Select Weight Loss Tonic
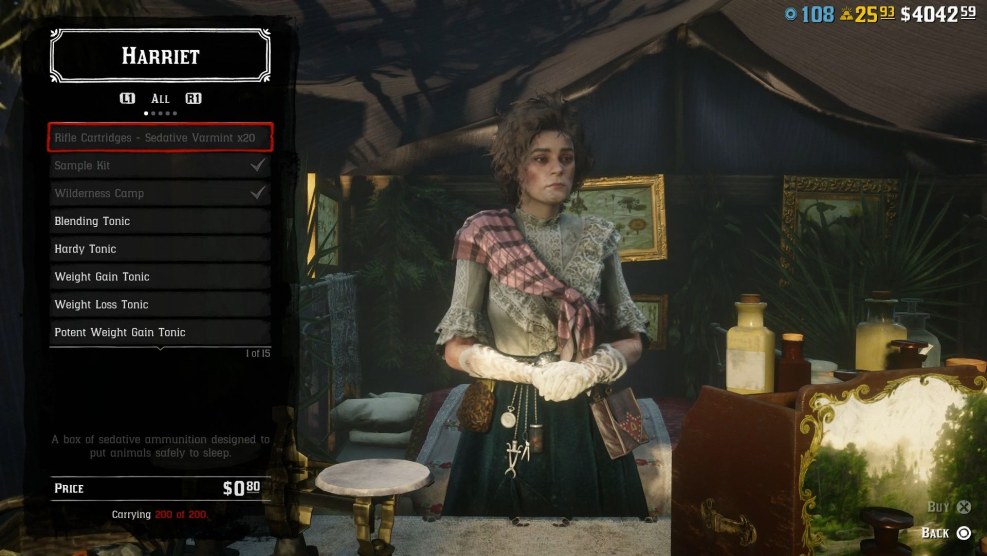987x556 pixels. (x=160, y=304)
